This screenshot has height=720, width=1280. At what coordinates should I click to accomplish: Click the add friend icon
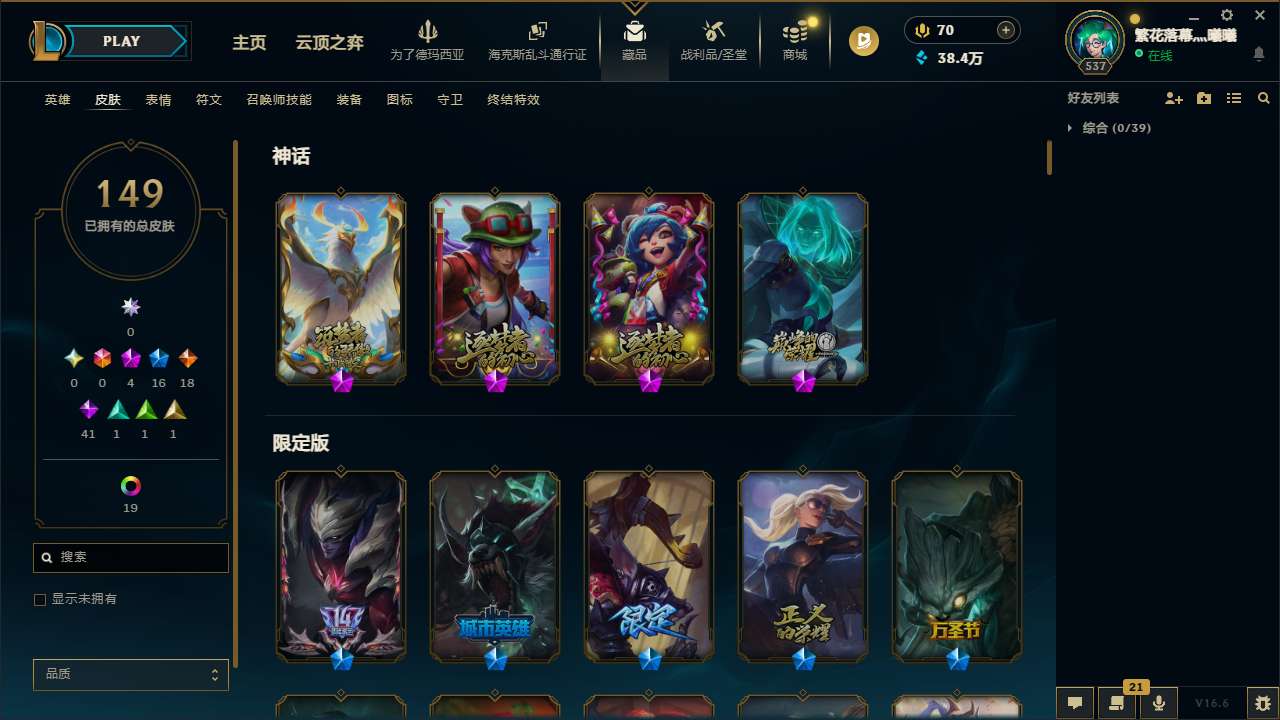(x=1171, y=98)
